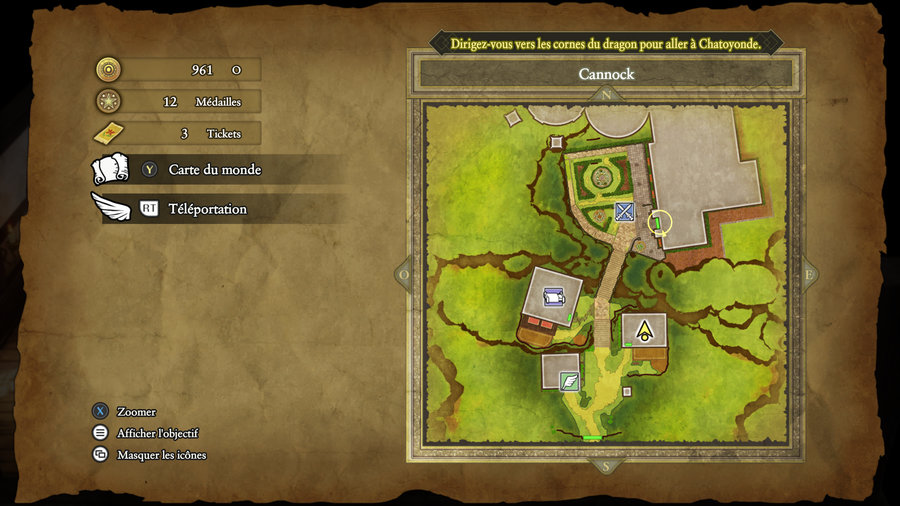Image resolution: width=900 pixels, height=506 pixels.
Task: Select the Téléportation option
Action: pos(207,209)
